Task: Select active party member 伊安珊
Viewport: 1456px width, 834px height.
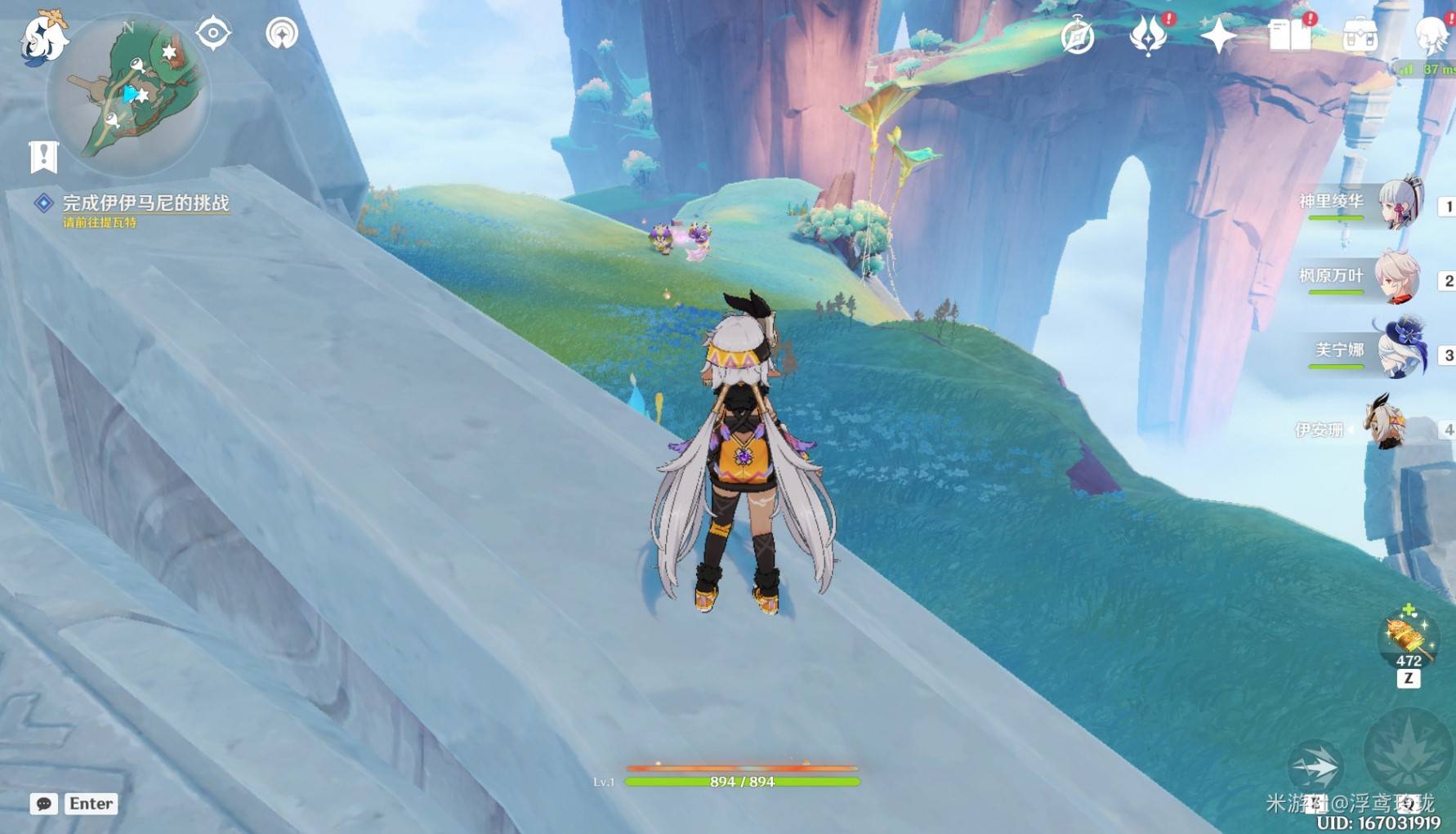Action: click(x=1385, y=424)
